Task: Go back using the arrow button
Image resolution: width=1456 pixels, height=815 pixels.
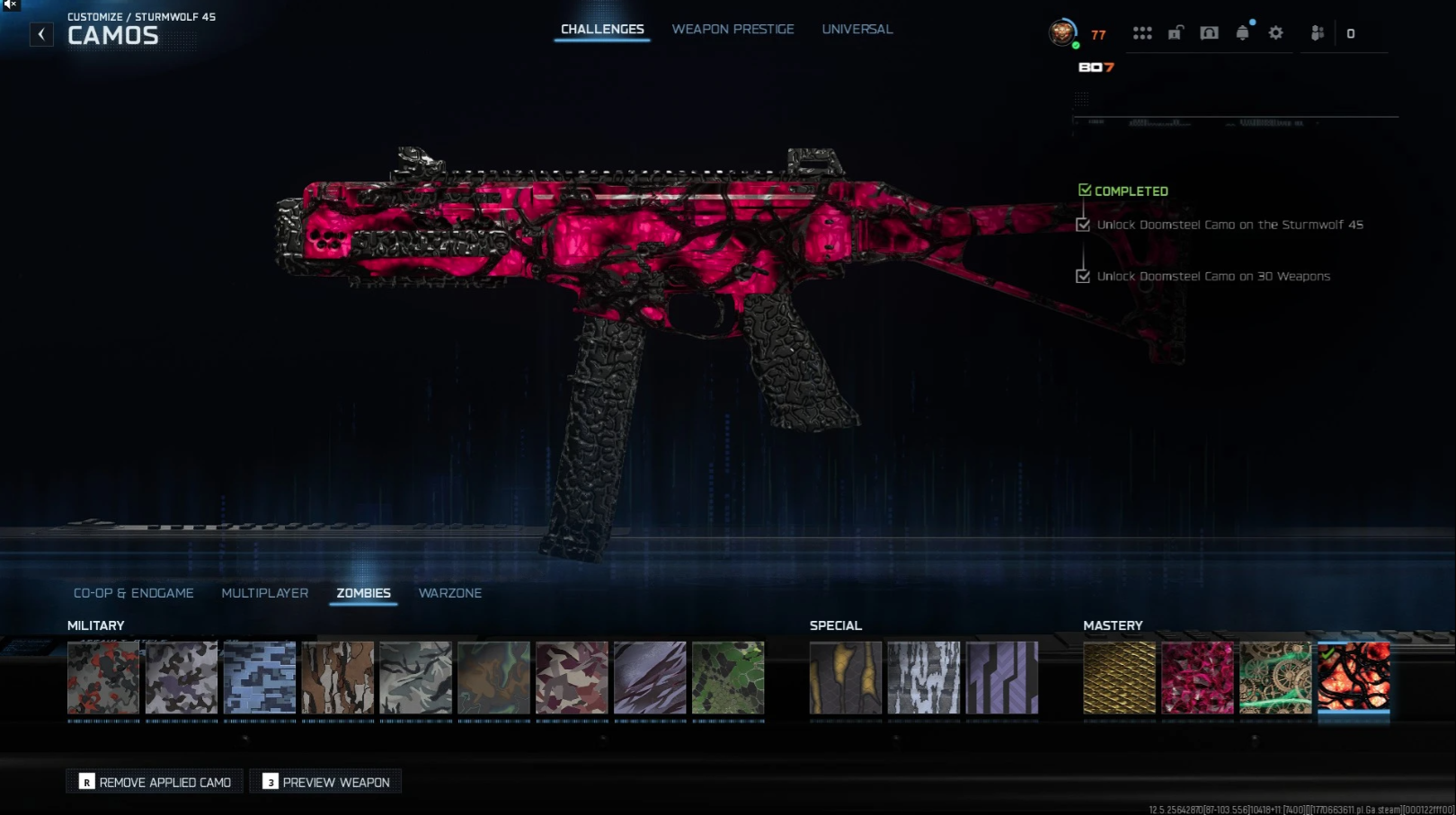Action: coord(41,34)
